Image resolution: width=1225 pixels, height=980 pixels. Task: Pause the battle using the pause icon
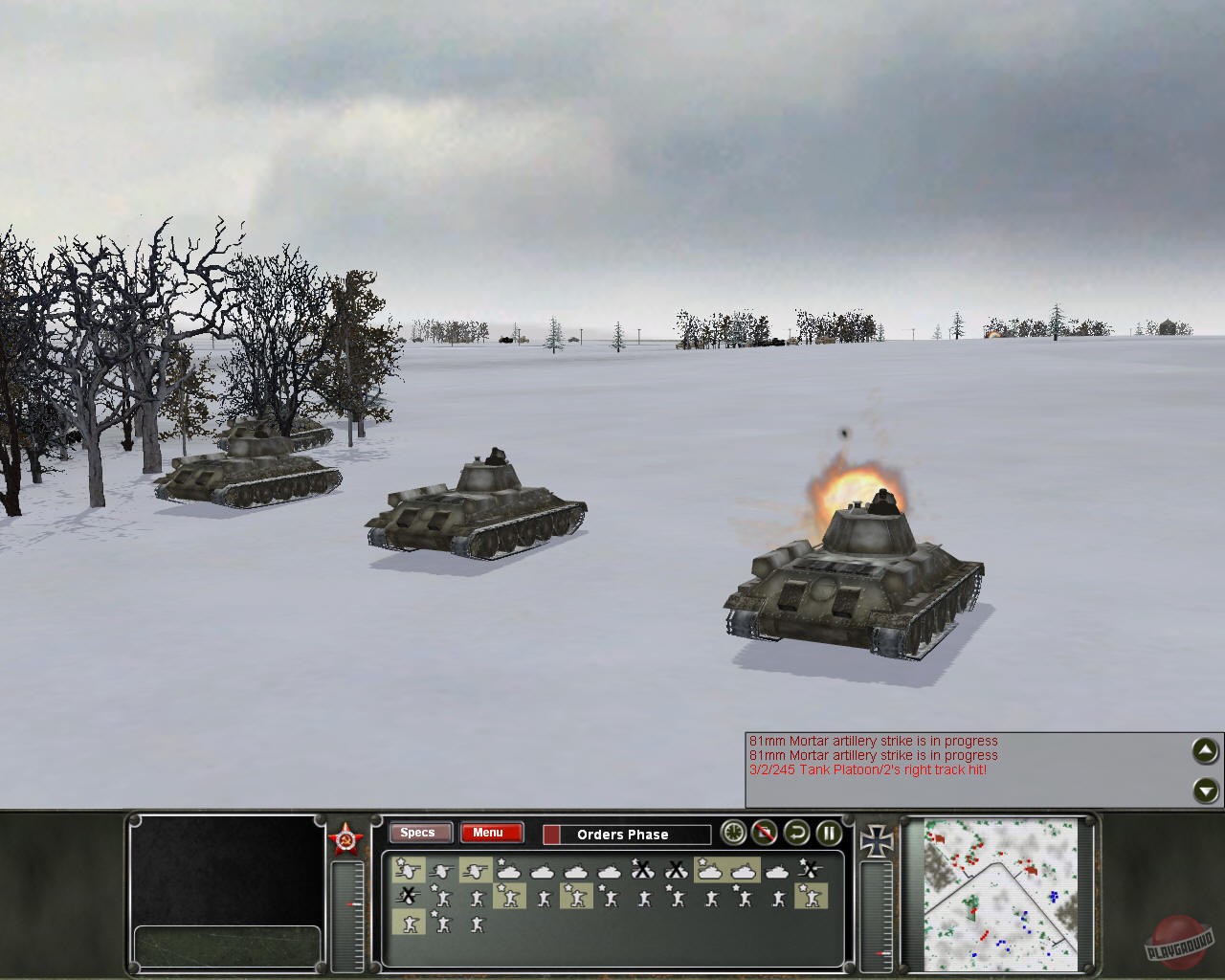[x=827, y=834]
